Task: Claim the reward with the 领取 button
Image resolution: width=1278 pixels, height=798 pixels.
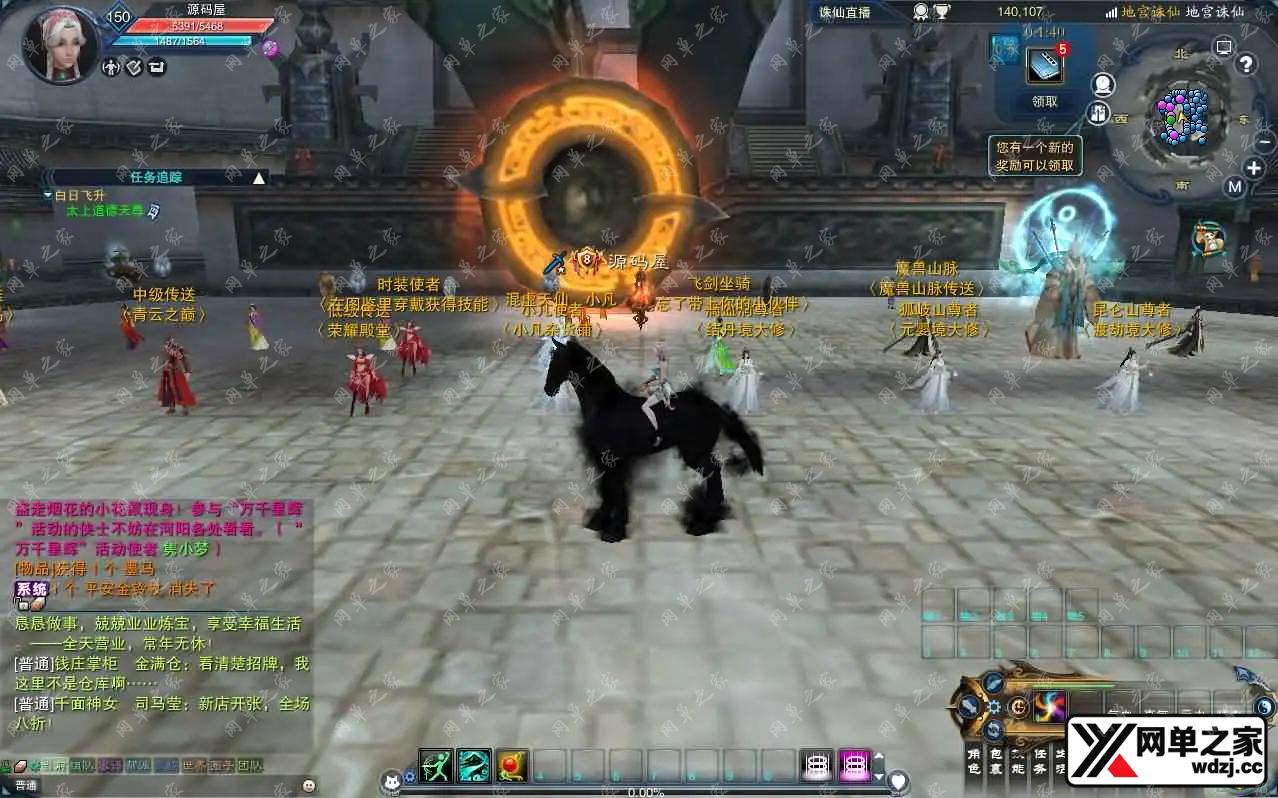Action: 1044,101
